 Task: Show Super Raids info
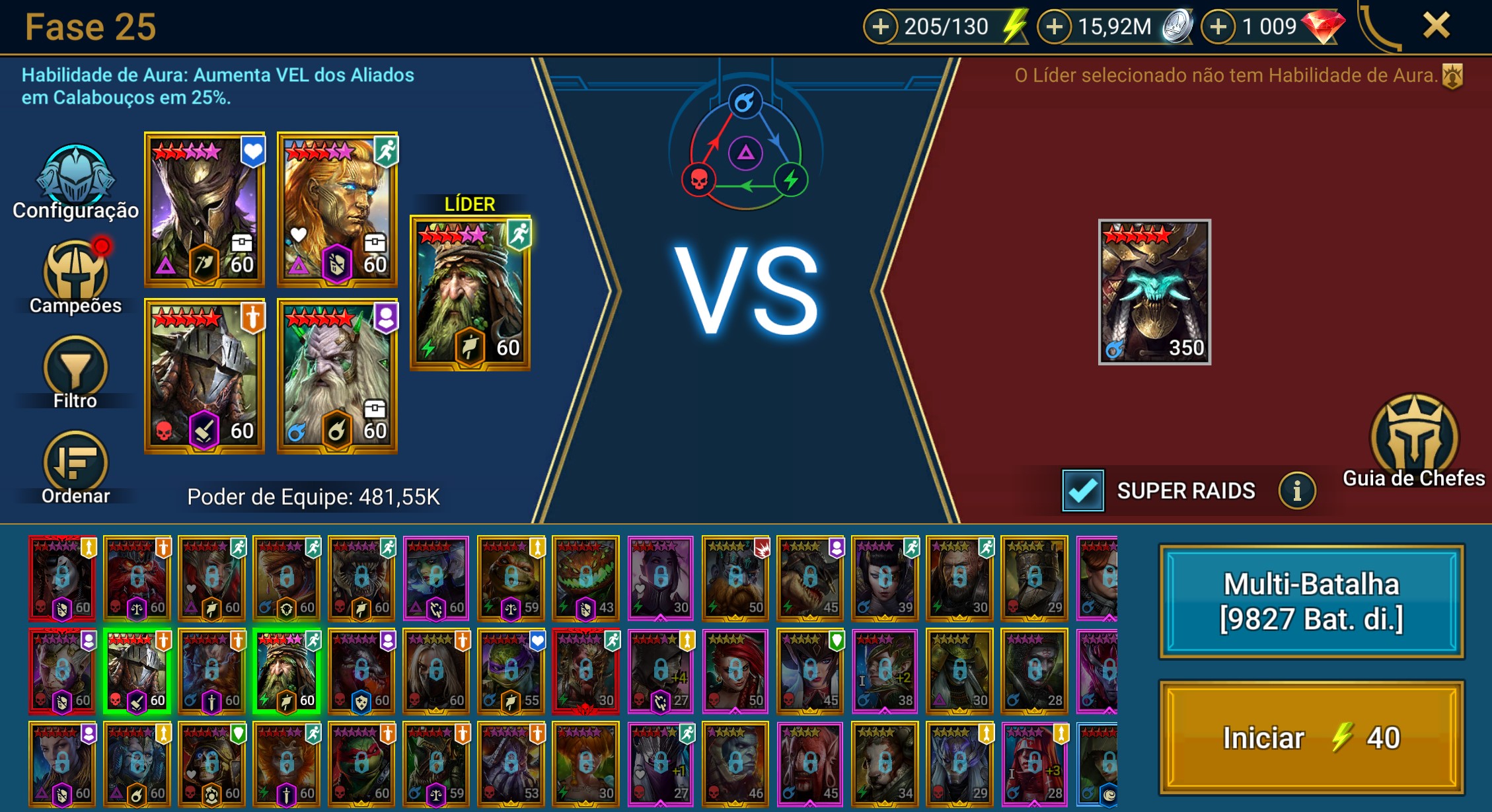coord(1296,491)
